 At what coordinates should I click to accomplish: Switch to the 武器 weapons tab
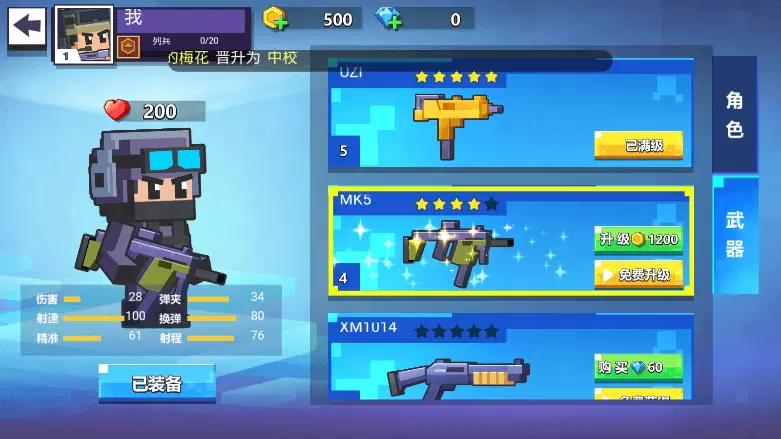click(x=734, y=234)
